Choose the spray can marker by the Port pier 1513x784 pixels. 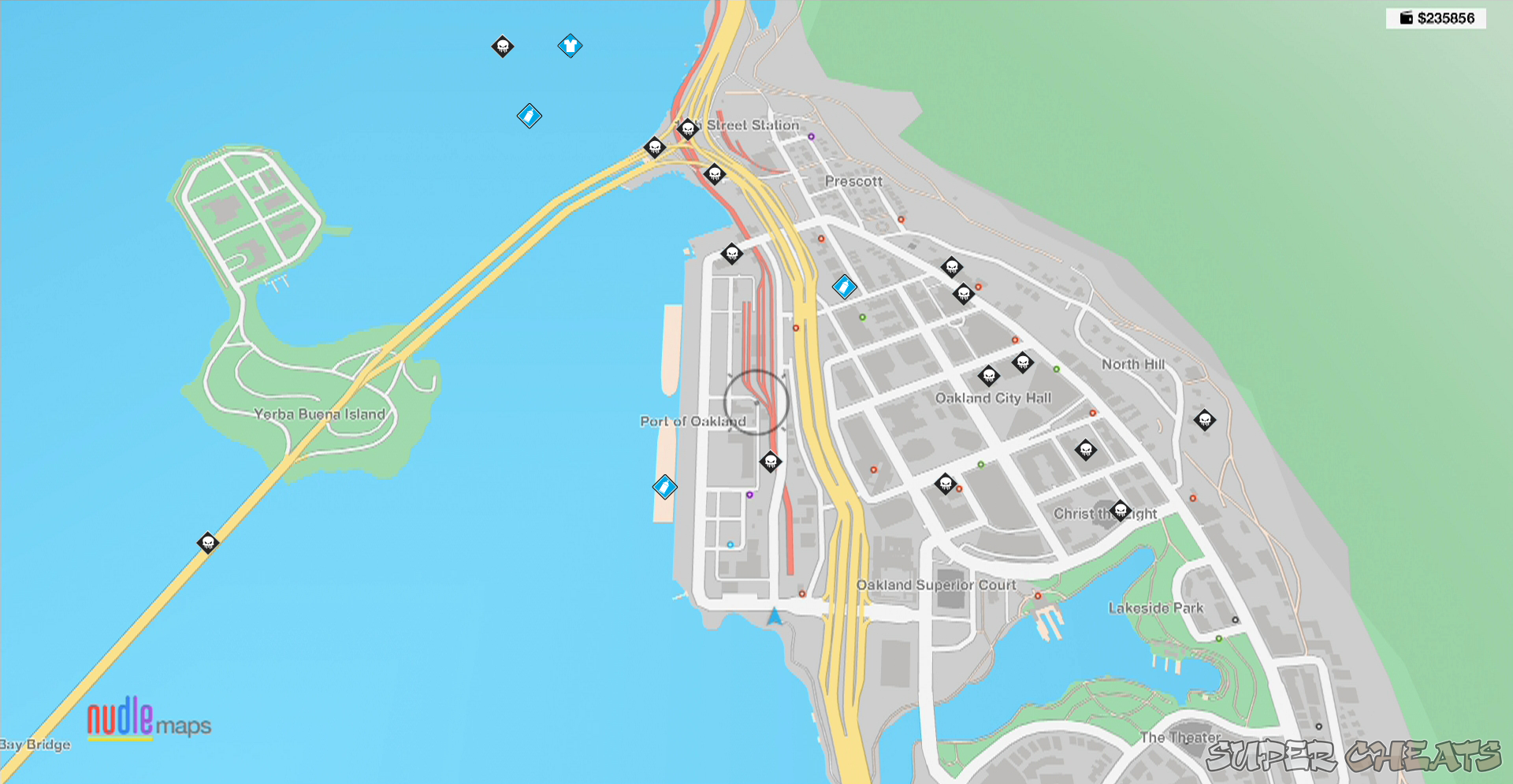(x=665, y=487)
